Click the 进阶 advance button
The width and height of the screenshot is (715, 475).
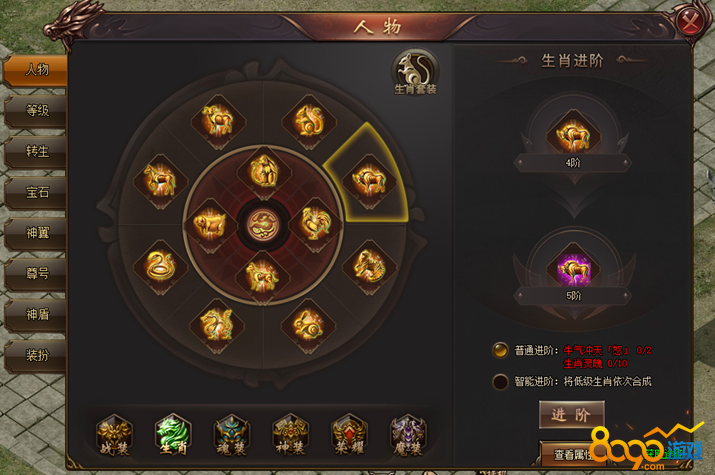[x=571, y=415]
